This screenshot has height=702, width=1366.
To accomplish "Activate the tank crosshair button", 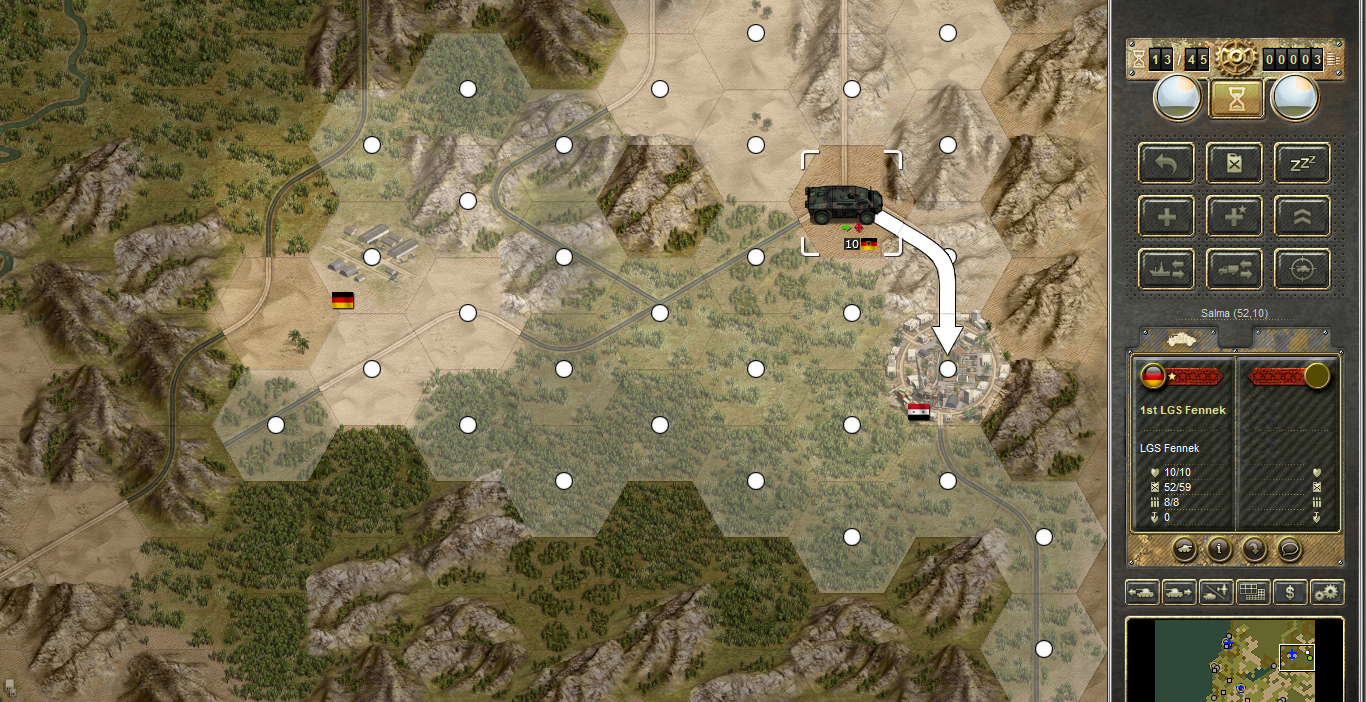I will click(x=1302, y=268).
